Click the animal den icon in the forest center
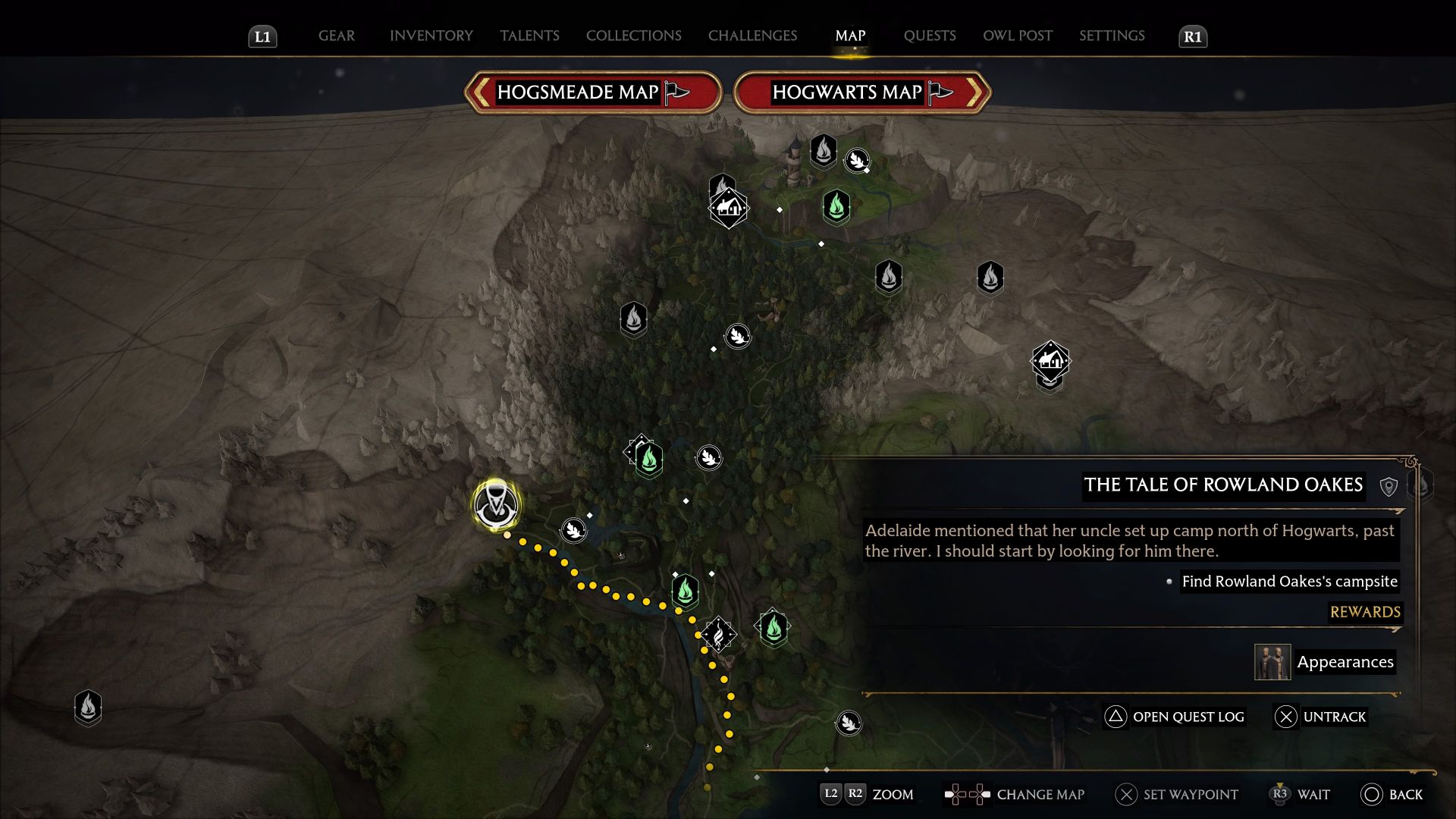Image resolution: width=1456 pixels, height=819 pixels. (737, 336)
